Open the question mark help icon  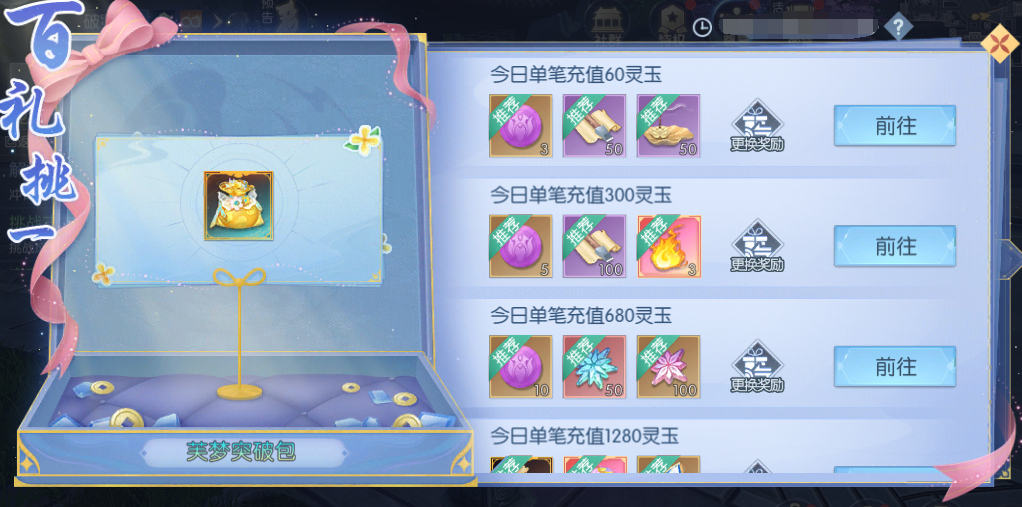pos(898,26)
